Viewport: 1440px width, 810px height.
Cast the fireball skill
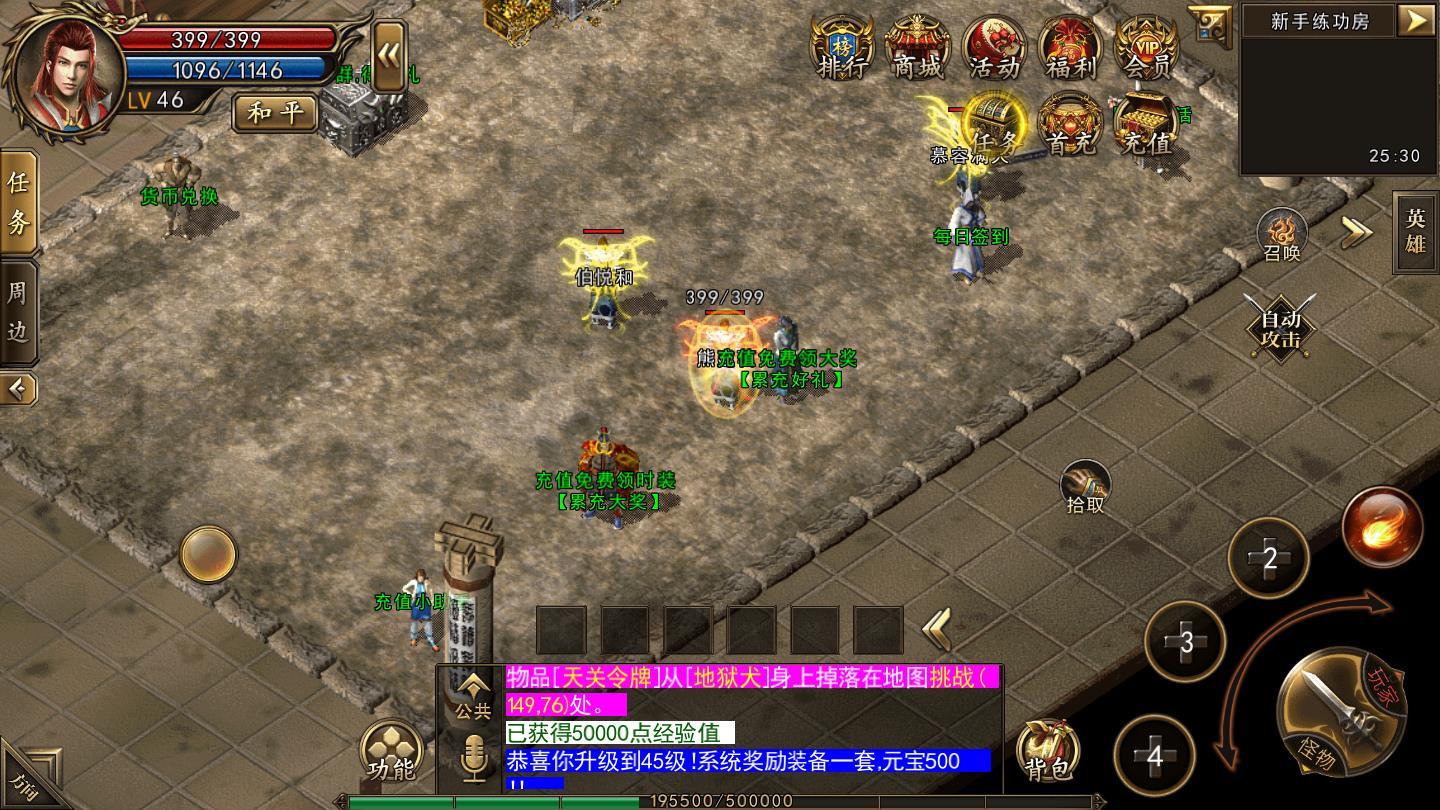click(x=1383, y=526)
